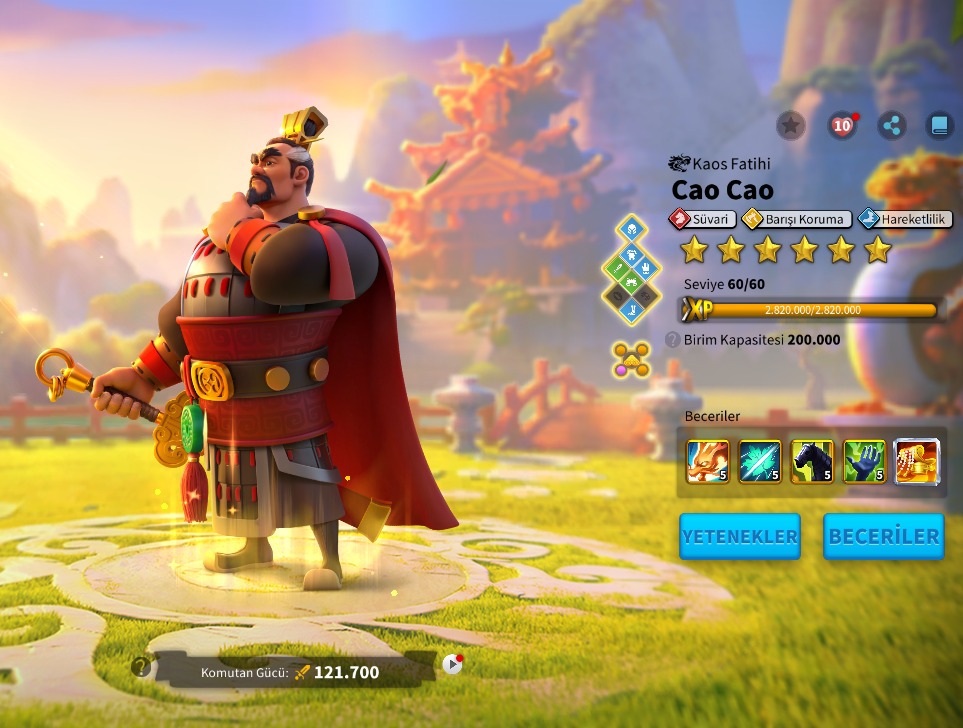Open the diamond talent tree emblem
Viewport: 963px width, 728px height.
tap(631, 270)
